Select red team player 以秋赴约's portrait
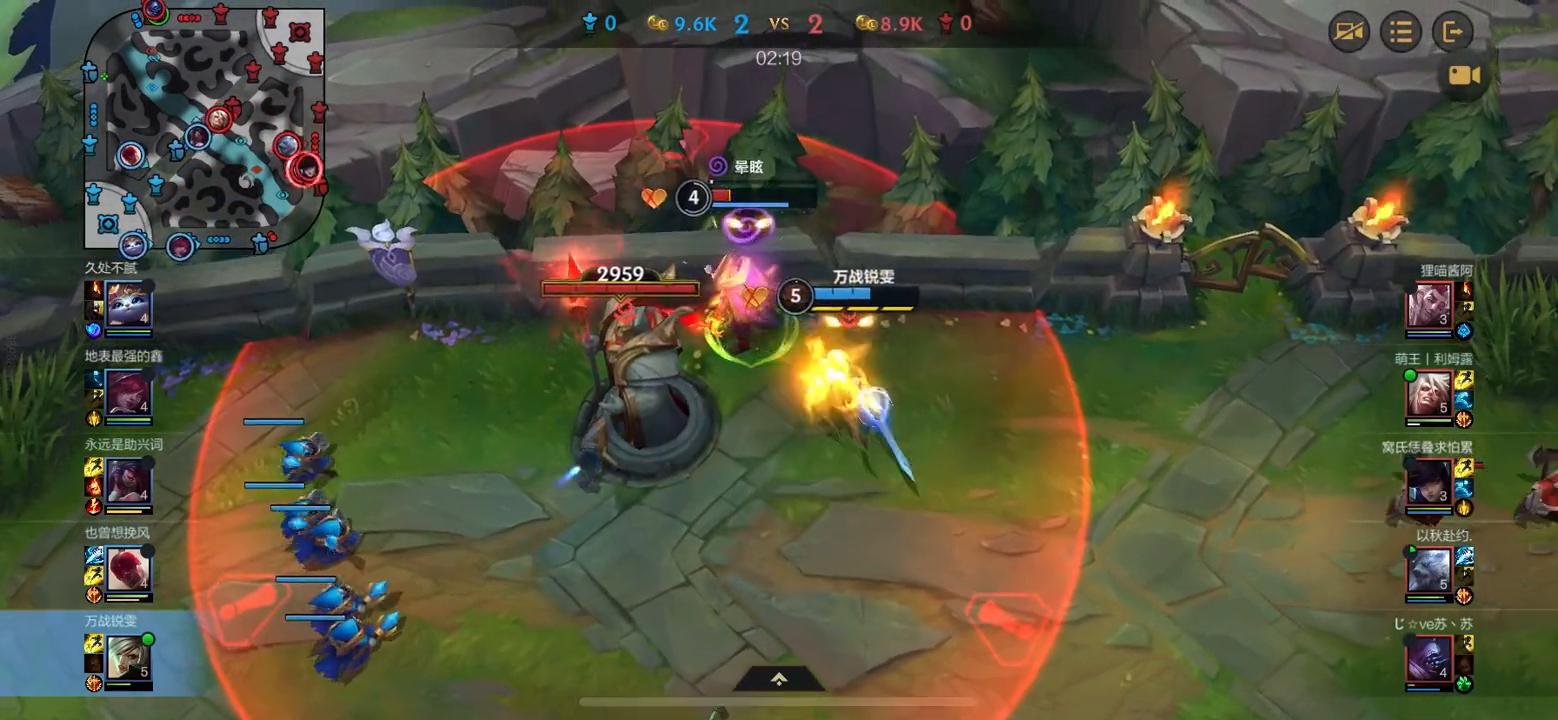 coord(1429,569)
